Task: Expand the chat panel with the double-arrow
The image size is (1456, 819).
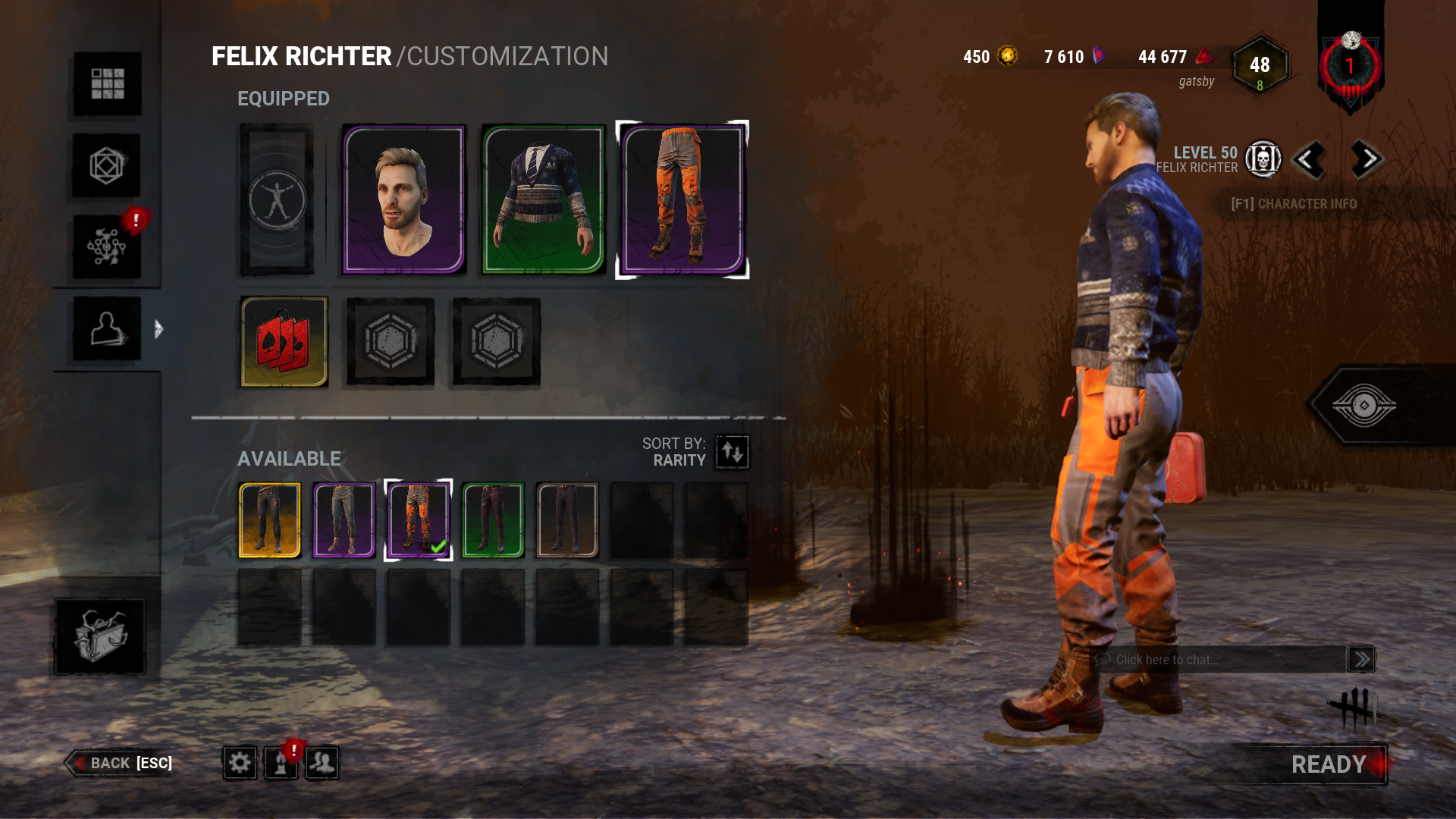Action: [x=1360, y=659]
